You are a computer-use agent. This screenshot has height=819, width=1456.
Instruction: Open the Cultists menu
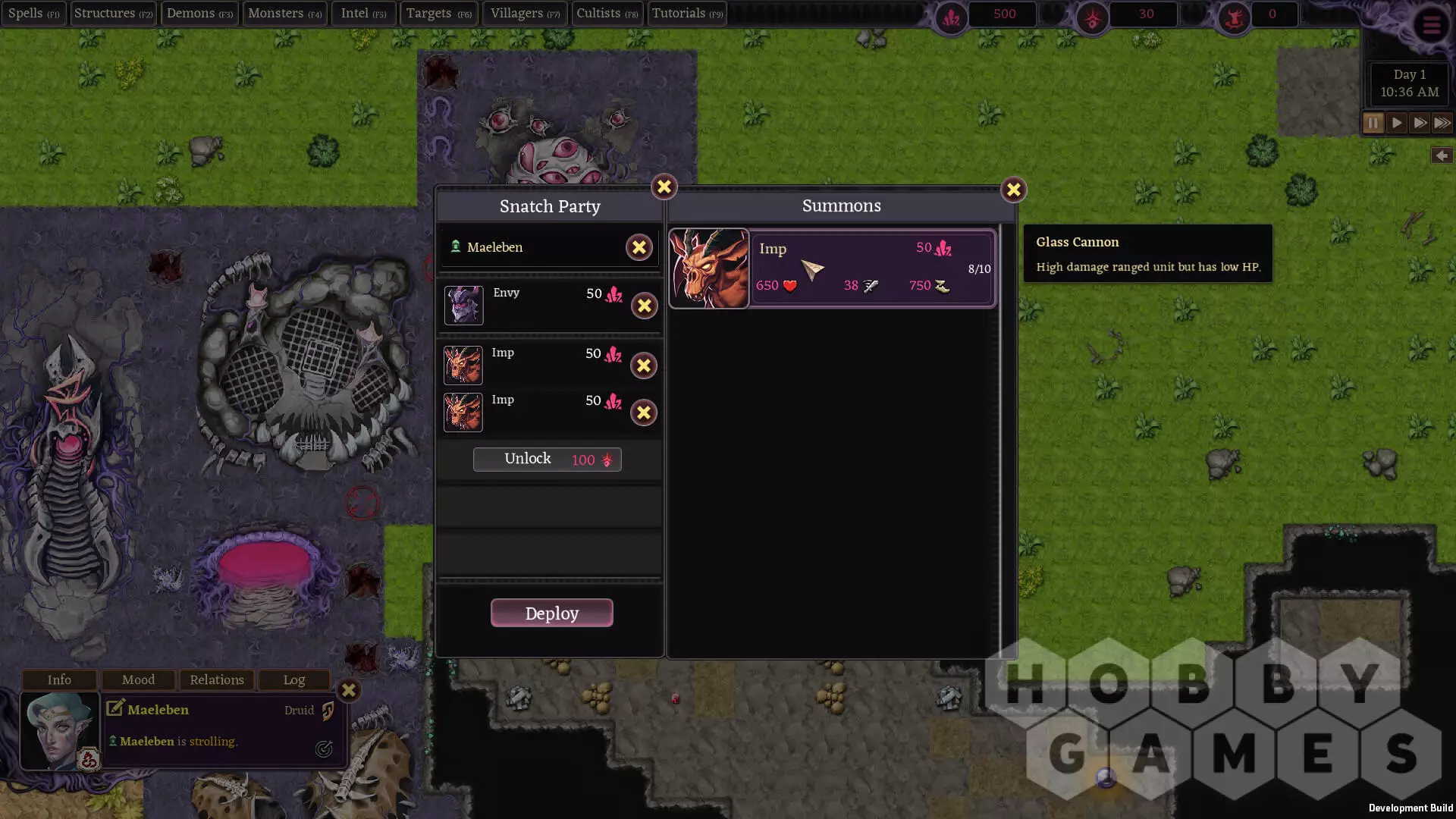607,14
